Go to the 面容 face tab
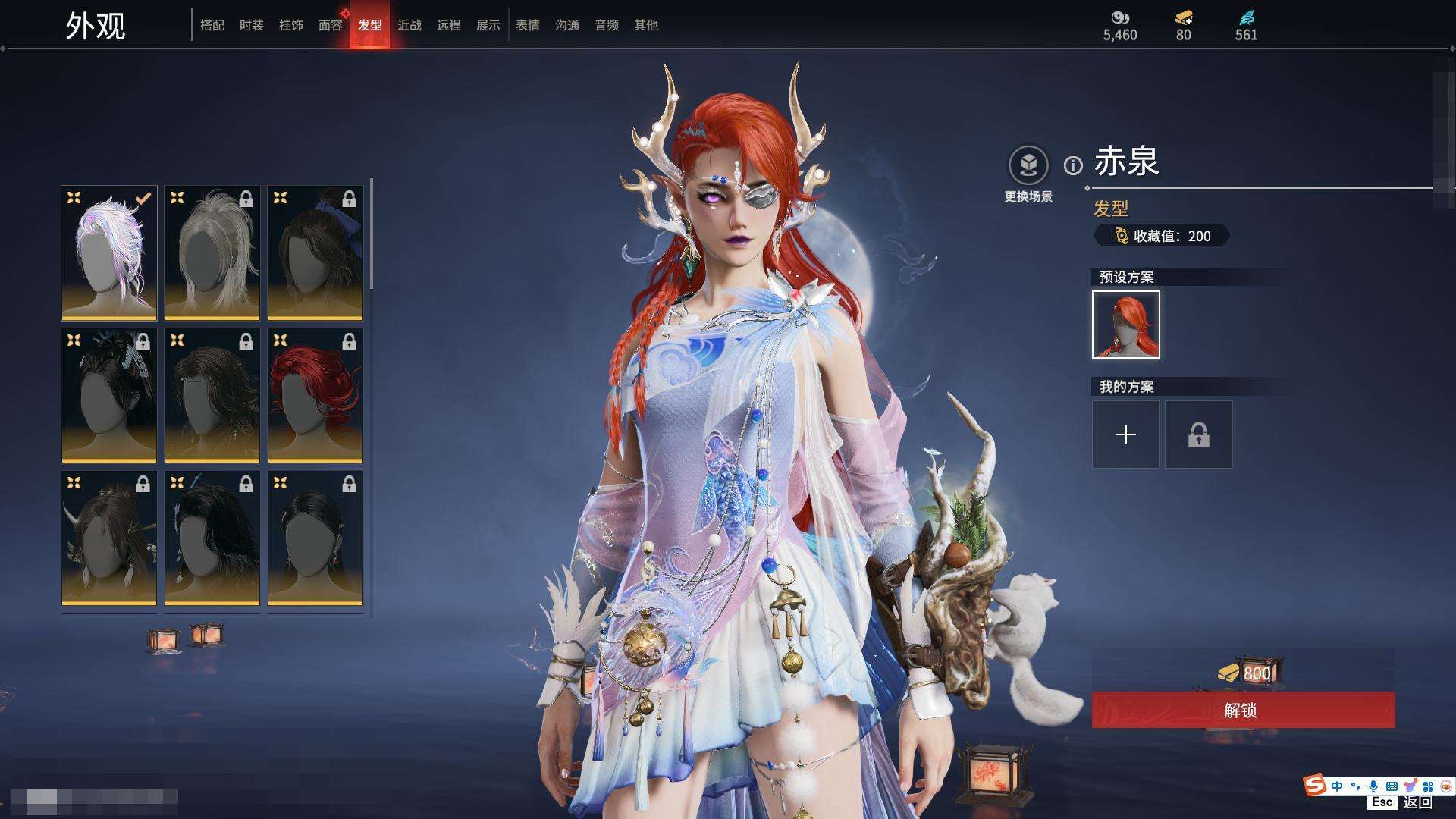 point(331,25)
